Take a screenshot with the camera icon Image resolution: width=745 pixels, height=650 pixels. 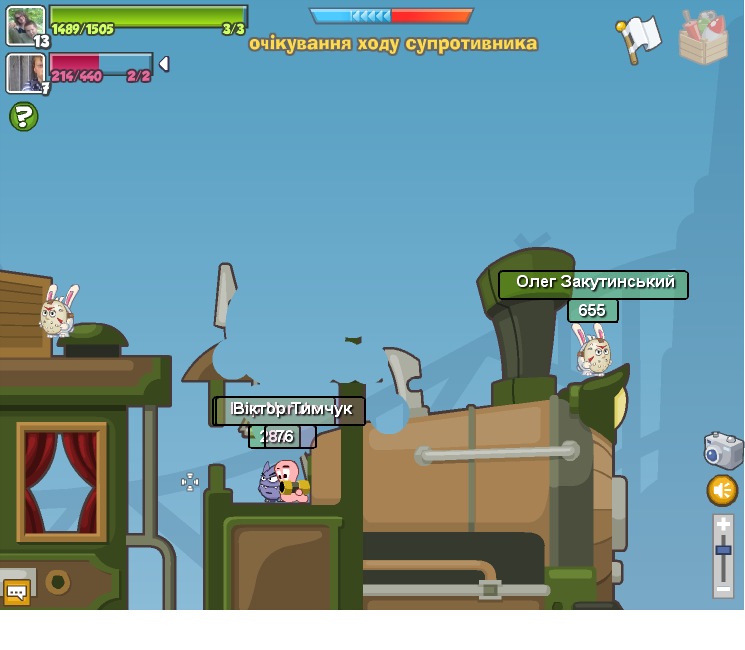723,451
